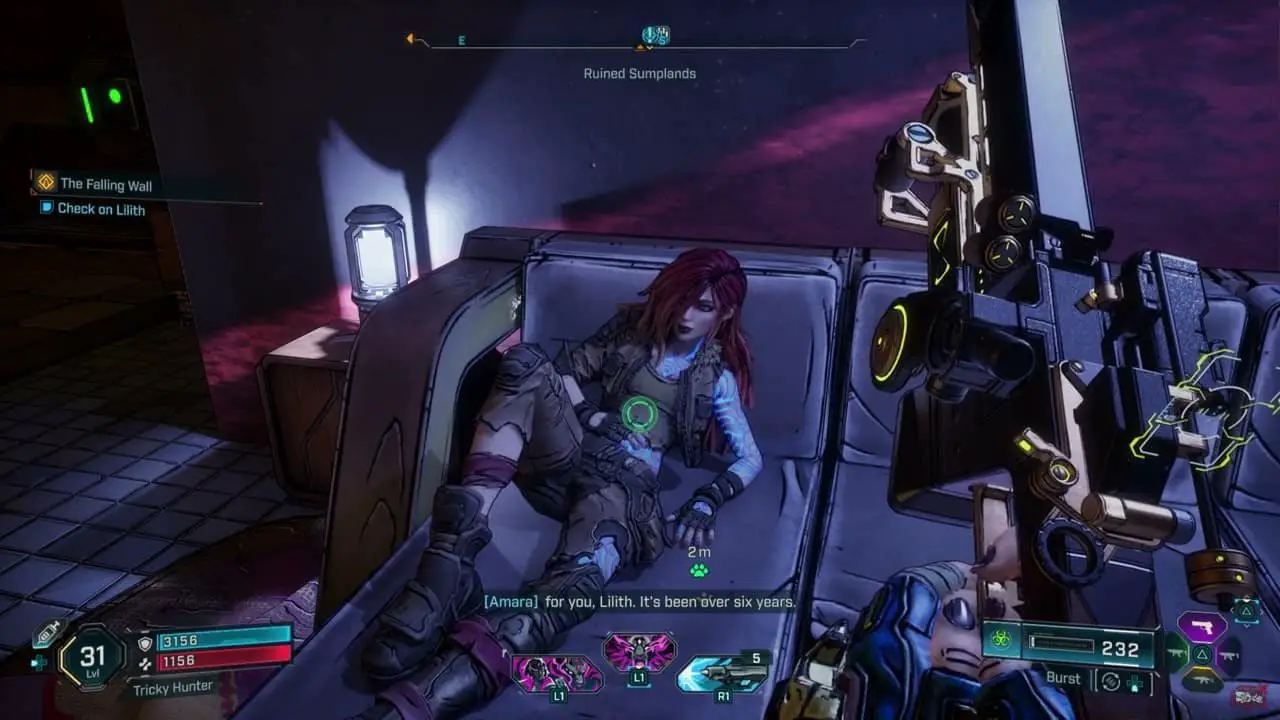Activate the twin-figure action skill icon
This screenshot has height=720, width=1280.
coord(557,673)
